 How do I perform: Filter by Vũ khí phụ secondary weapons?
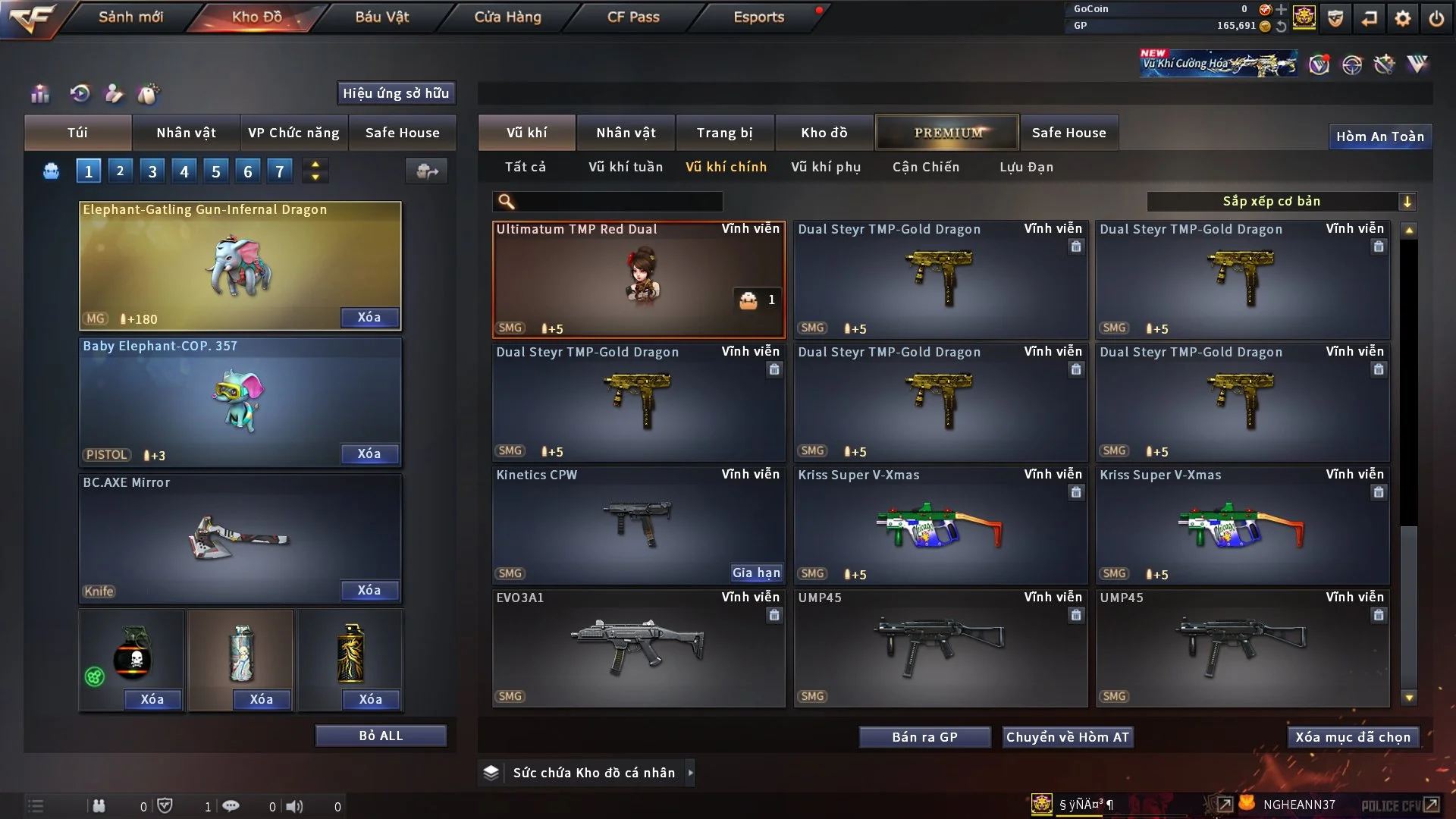pyautogui.click(x=825, y=167)
